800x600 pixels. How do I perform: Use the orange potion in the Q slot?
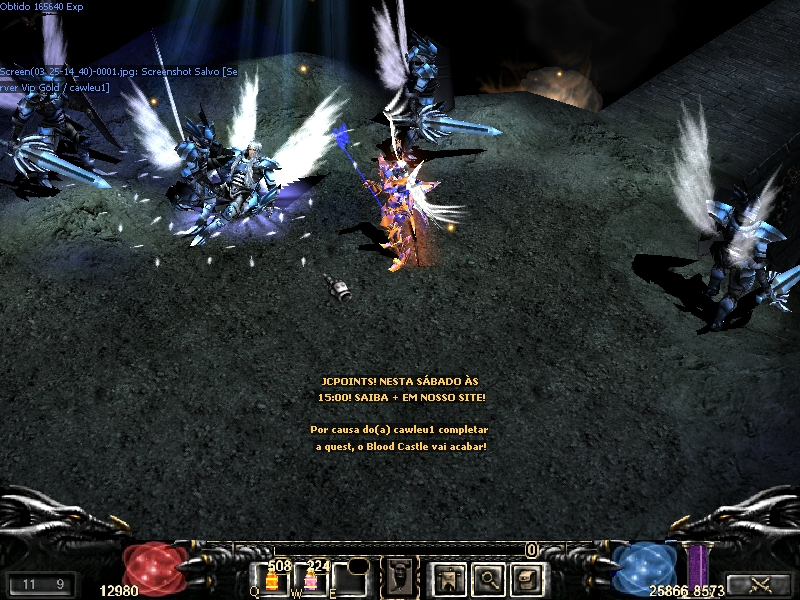[x=271, y=581]
